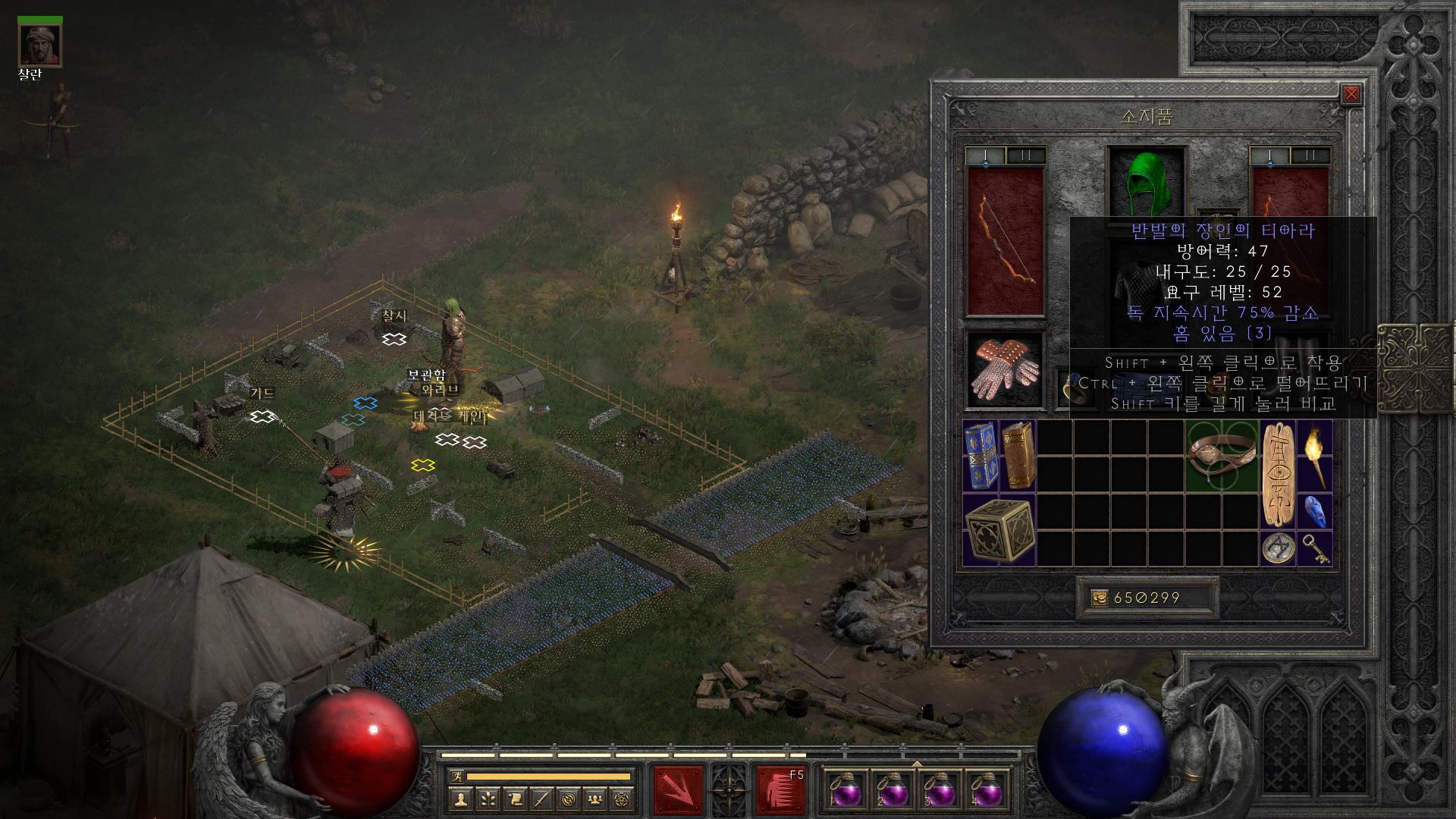Select the golden key in the inventory
1456x819 pixels.
pos(1315,548)
